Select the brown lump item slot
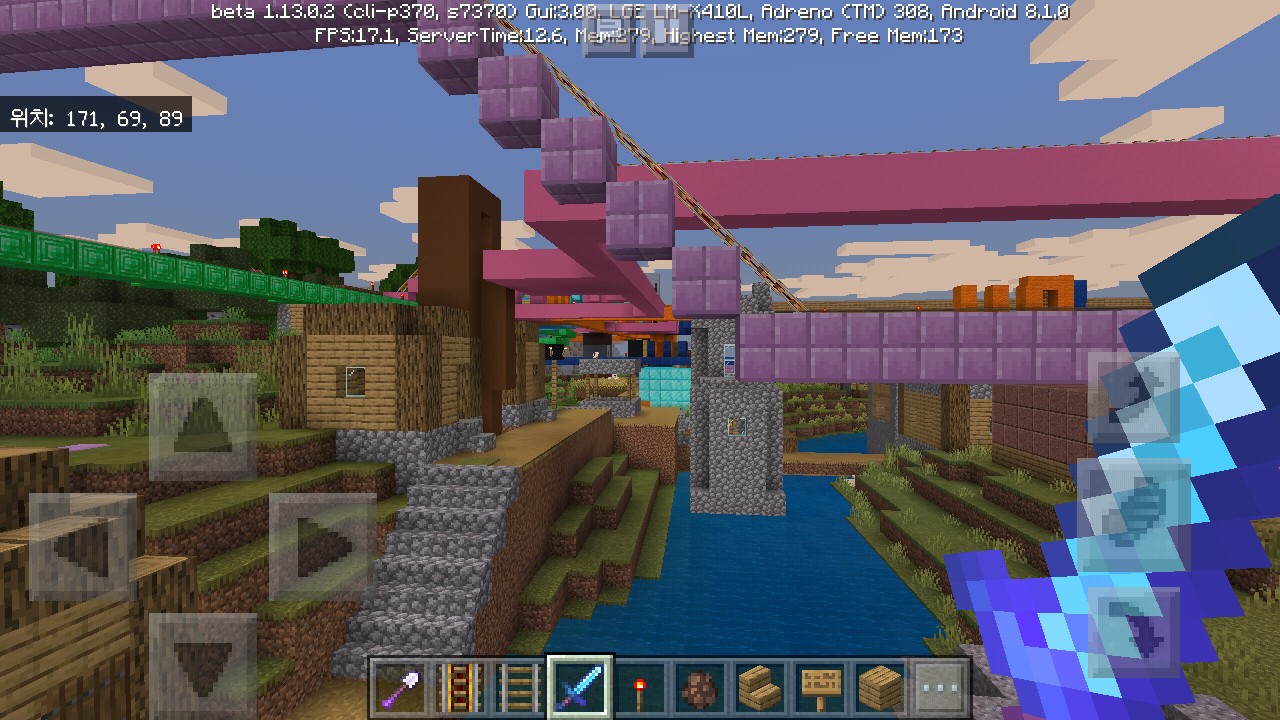 pyautogui.click(x=700, y=688)
